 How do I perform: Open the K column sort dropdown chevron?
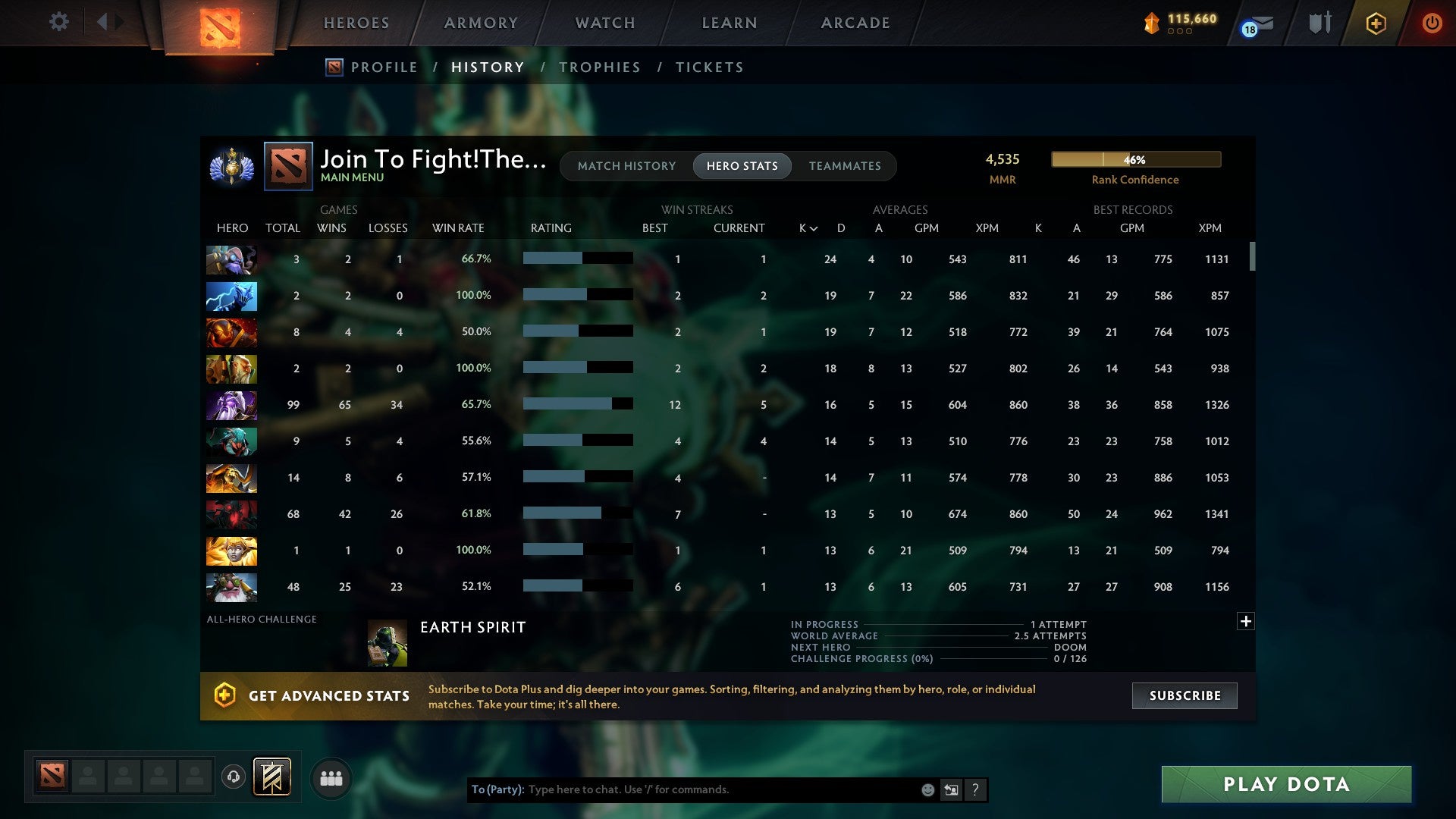(x=814, y=227)
